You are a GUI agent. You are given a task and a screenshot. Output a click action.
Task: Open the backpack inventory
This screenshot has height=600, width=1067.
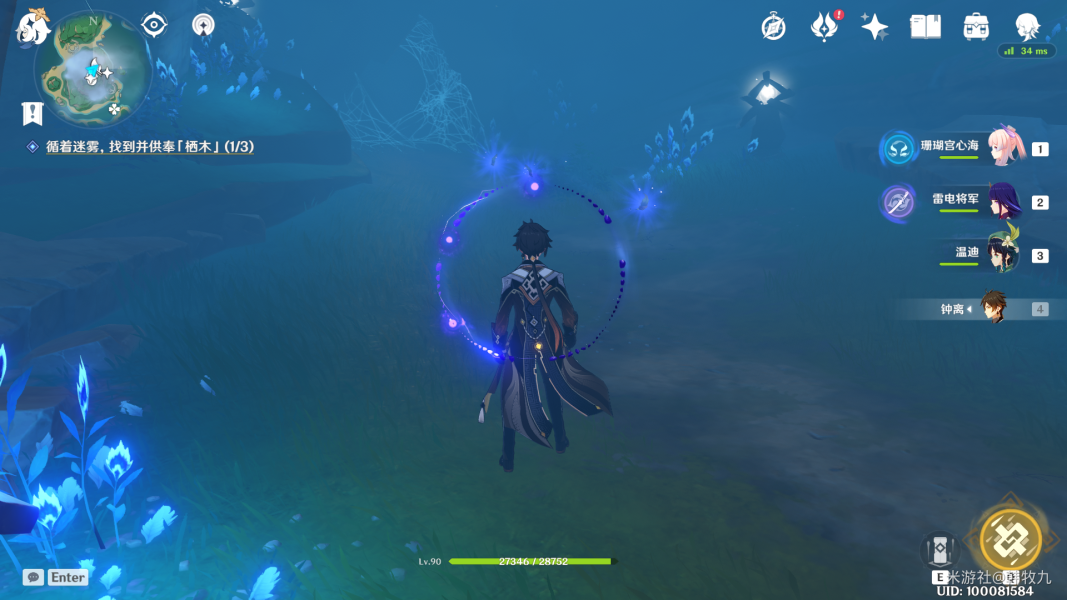pos(976,27)
